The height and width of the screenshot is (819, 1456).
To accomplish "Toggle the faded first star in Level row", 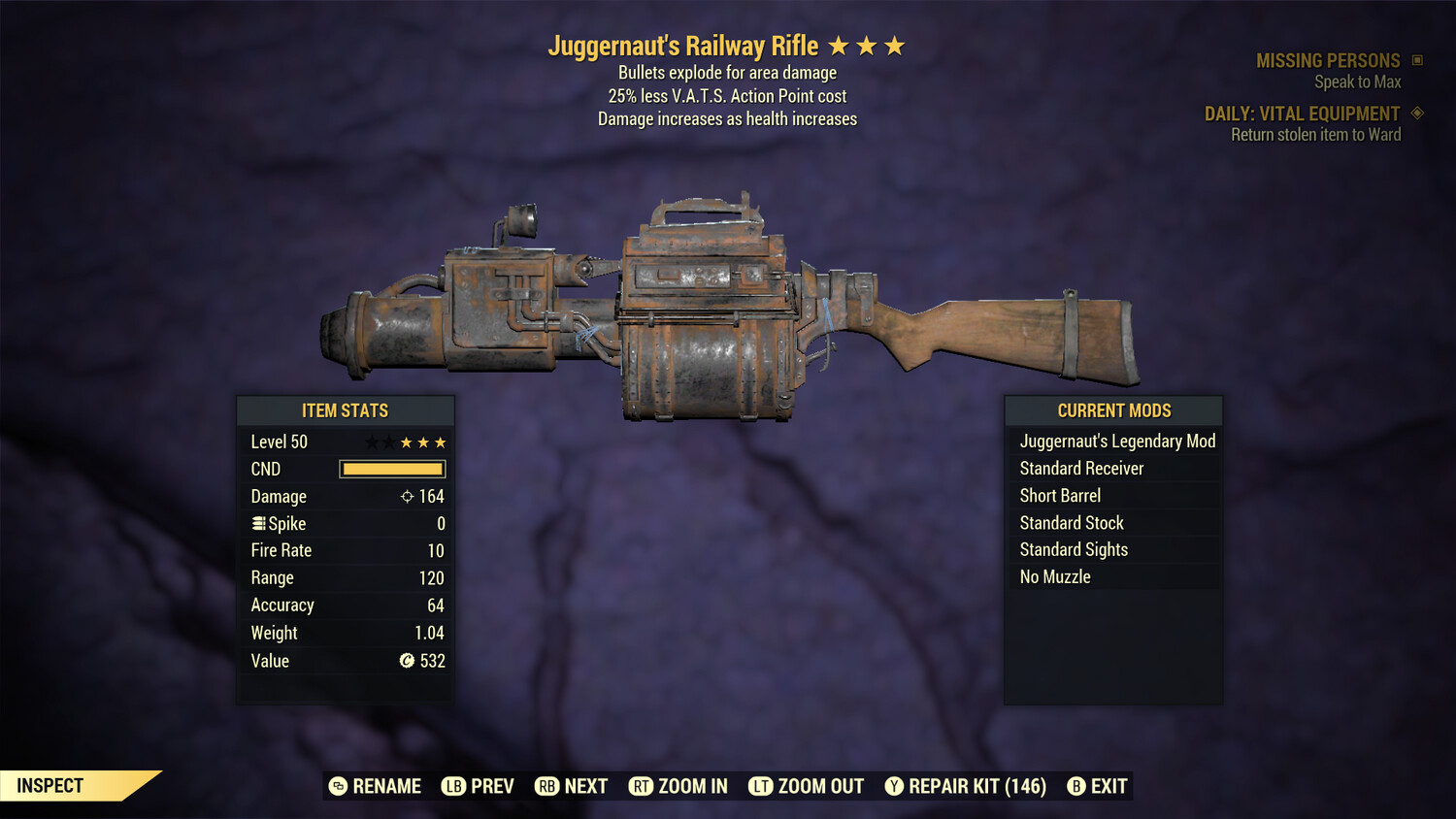I will click(371, 441).
